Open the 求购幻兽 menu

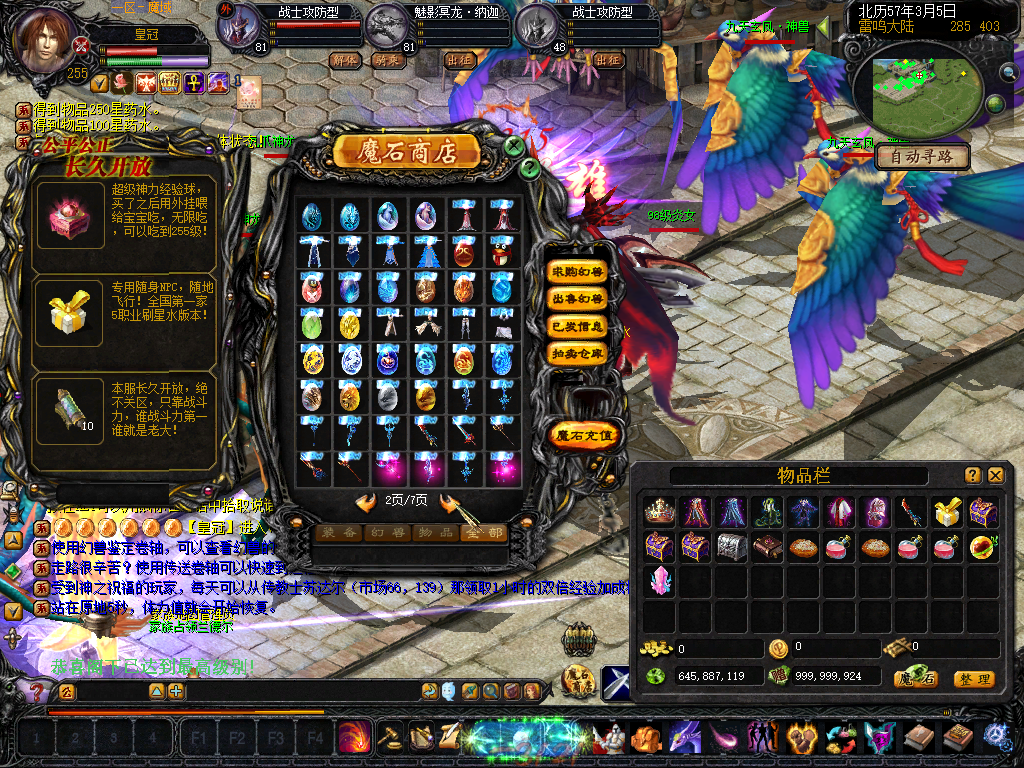pyautogui.click(x=577, y=272)
